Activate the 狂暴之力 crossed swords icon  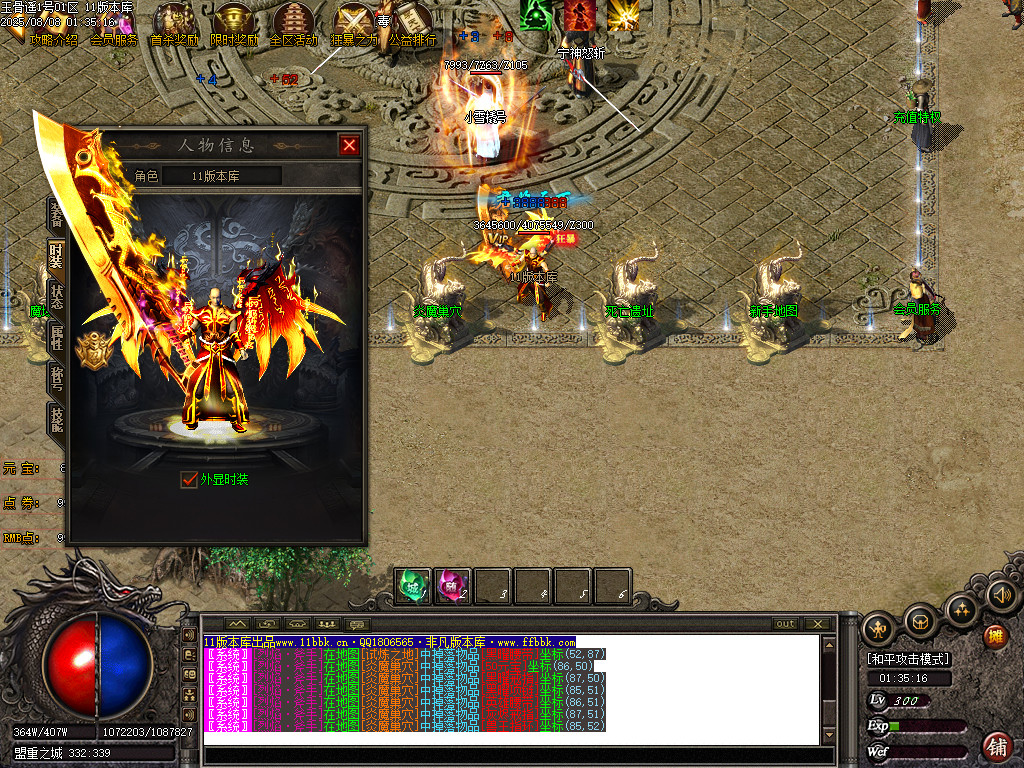coord(354,22)
